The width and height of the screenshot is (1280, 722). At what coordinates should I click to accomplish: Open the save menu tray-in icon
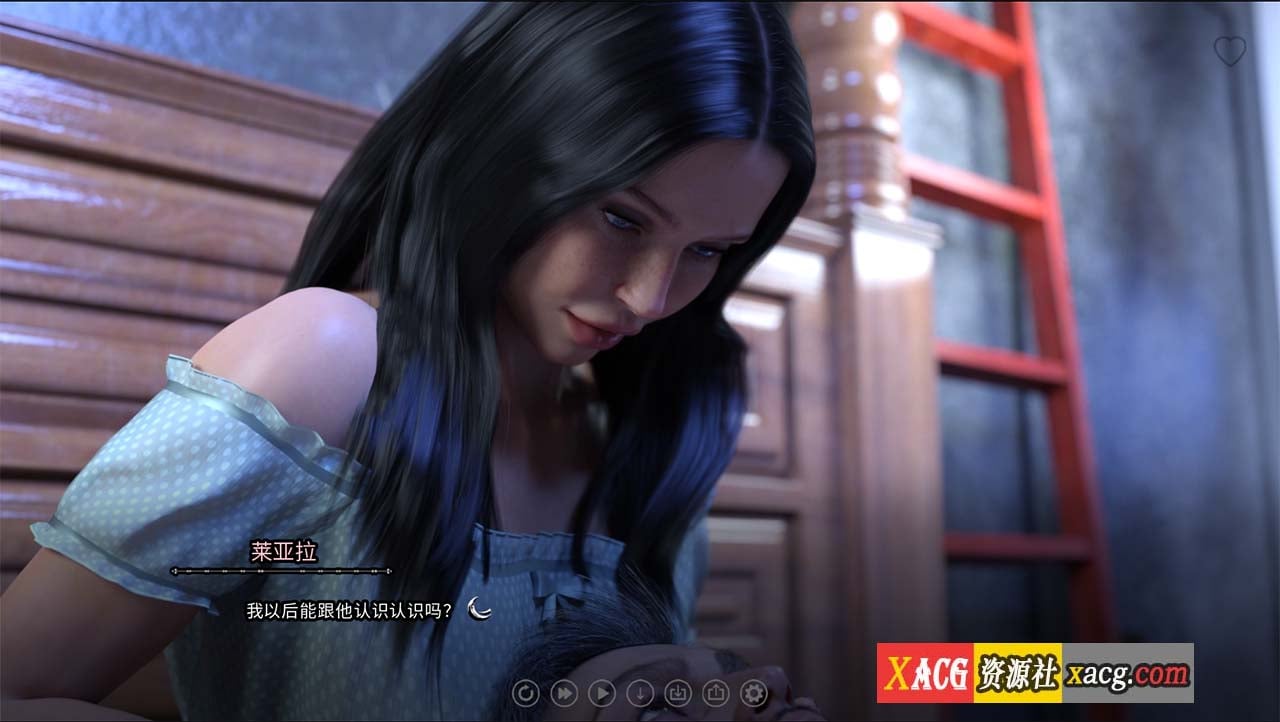pos(678,692)
